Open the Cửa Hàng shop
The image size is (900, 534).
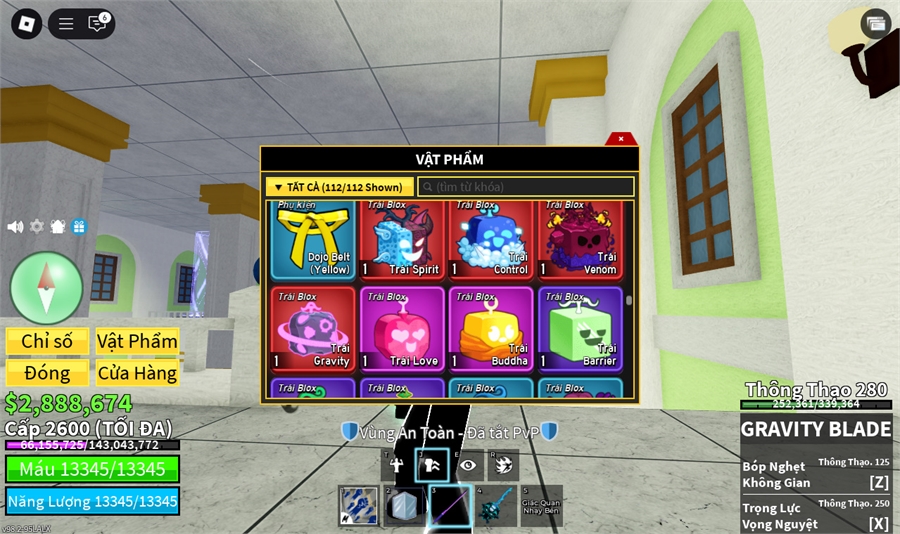point(137,373)
